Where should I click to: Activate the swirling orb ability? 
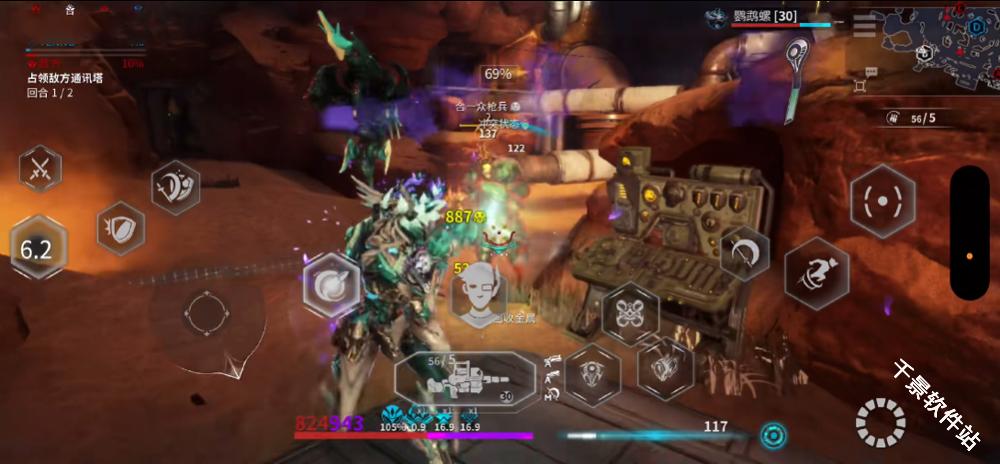tap(331, 284)
